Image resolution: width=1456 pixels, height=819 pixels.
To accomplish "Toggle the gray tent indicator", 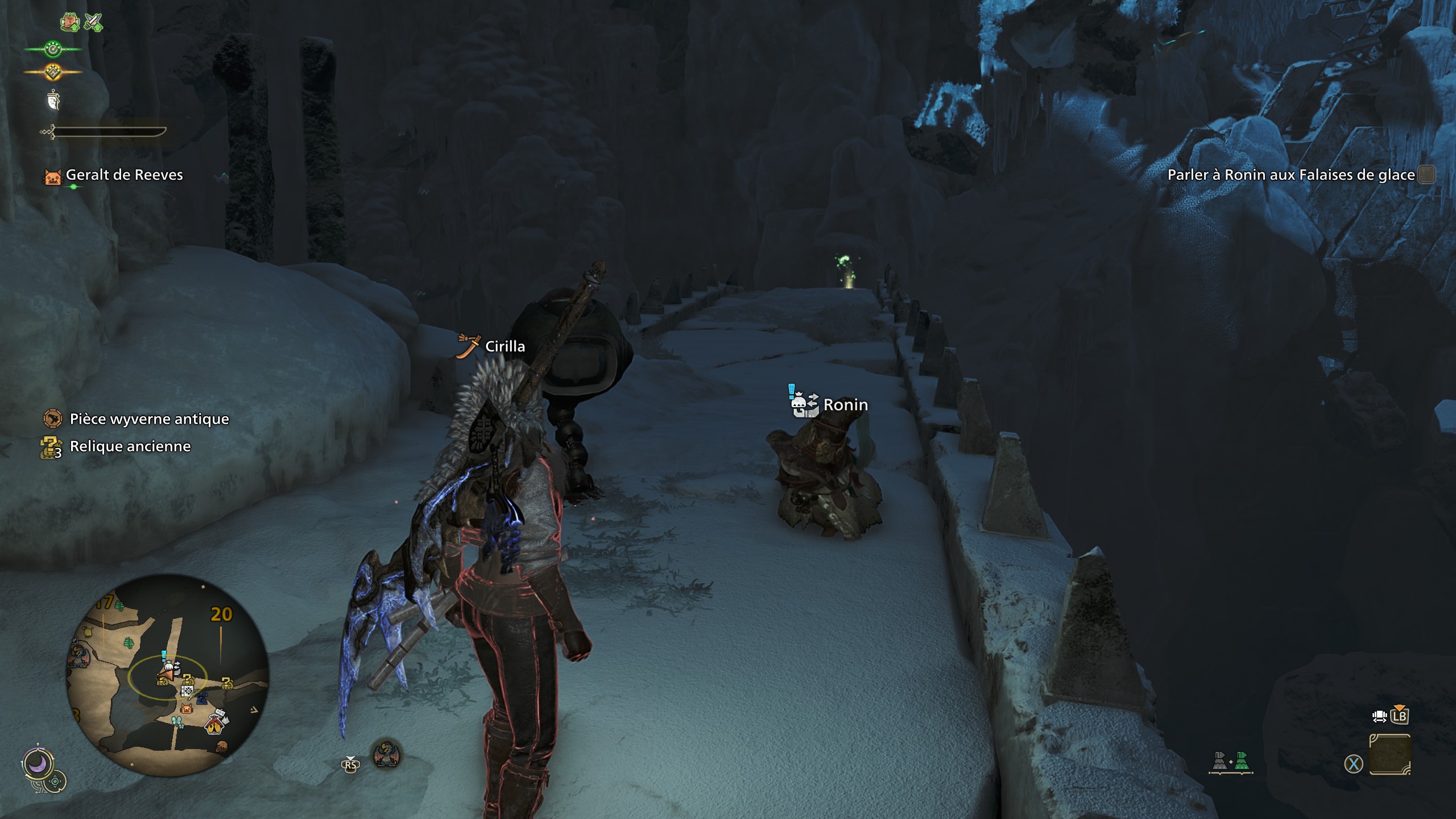I will tap(1220, 761).
